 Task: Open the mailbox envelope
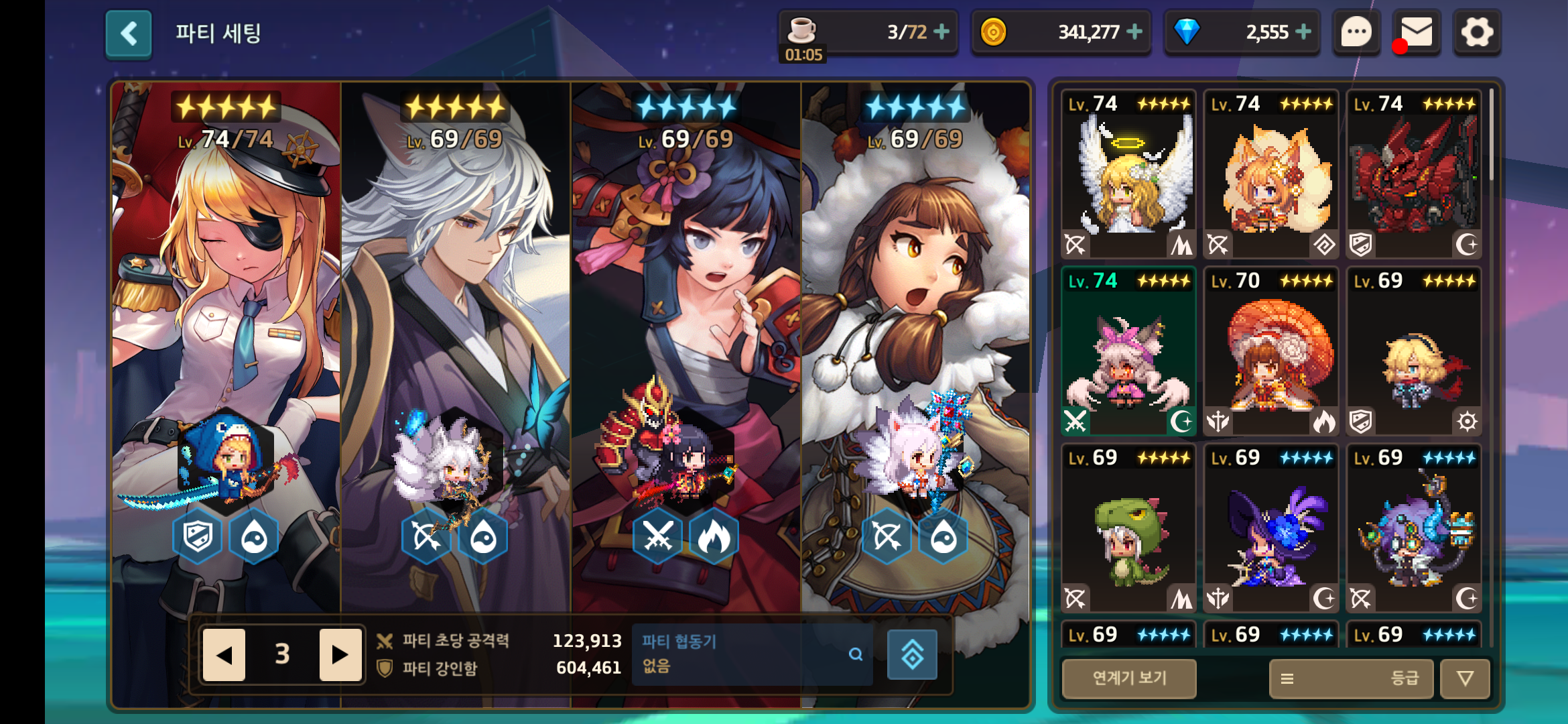[1417, 32]
